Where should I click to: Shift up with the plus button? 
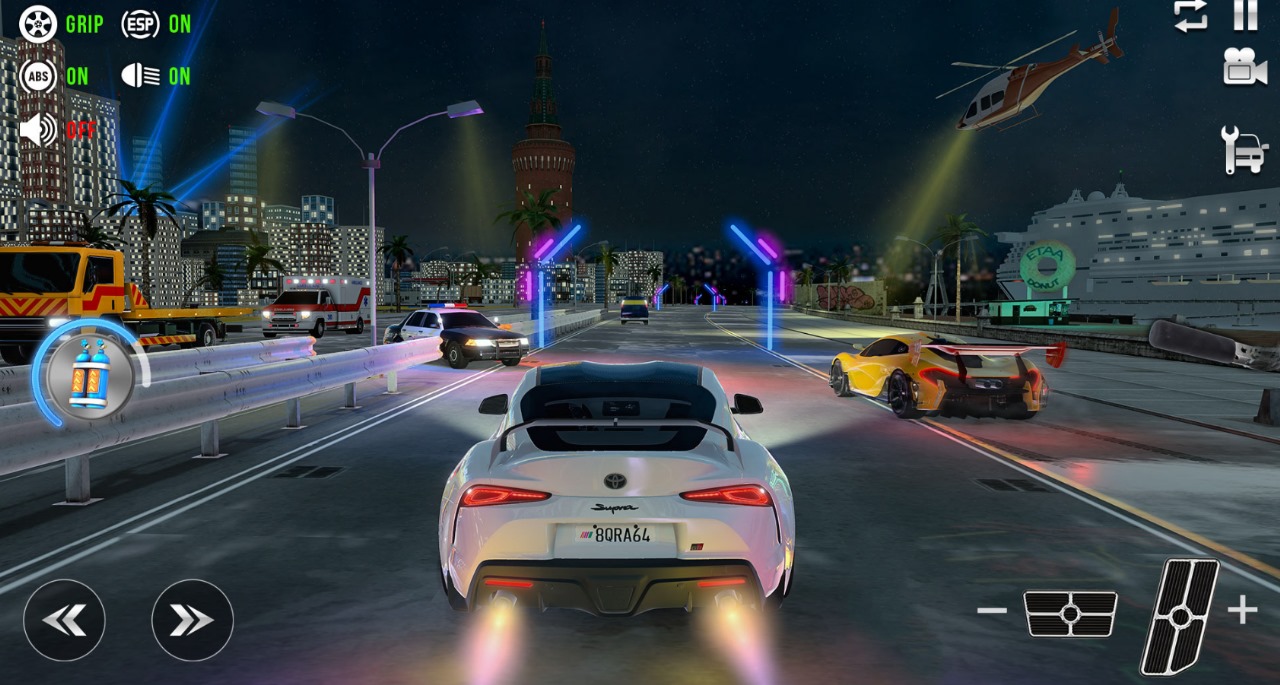pyautogui.click(x=1242, y=610)
